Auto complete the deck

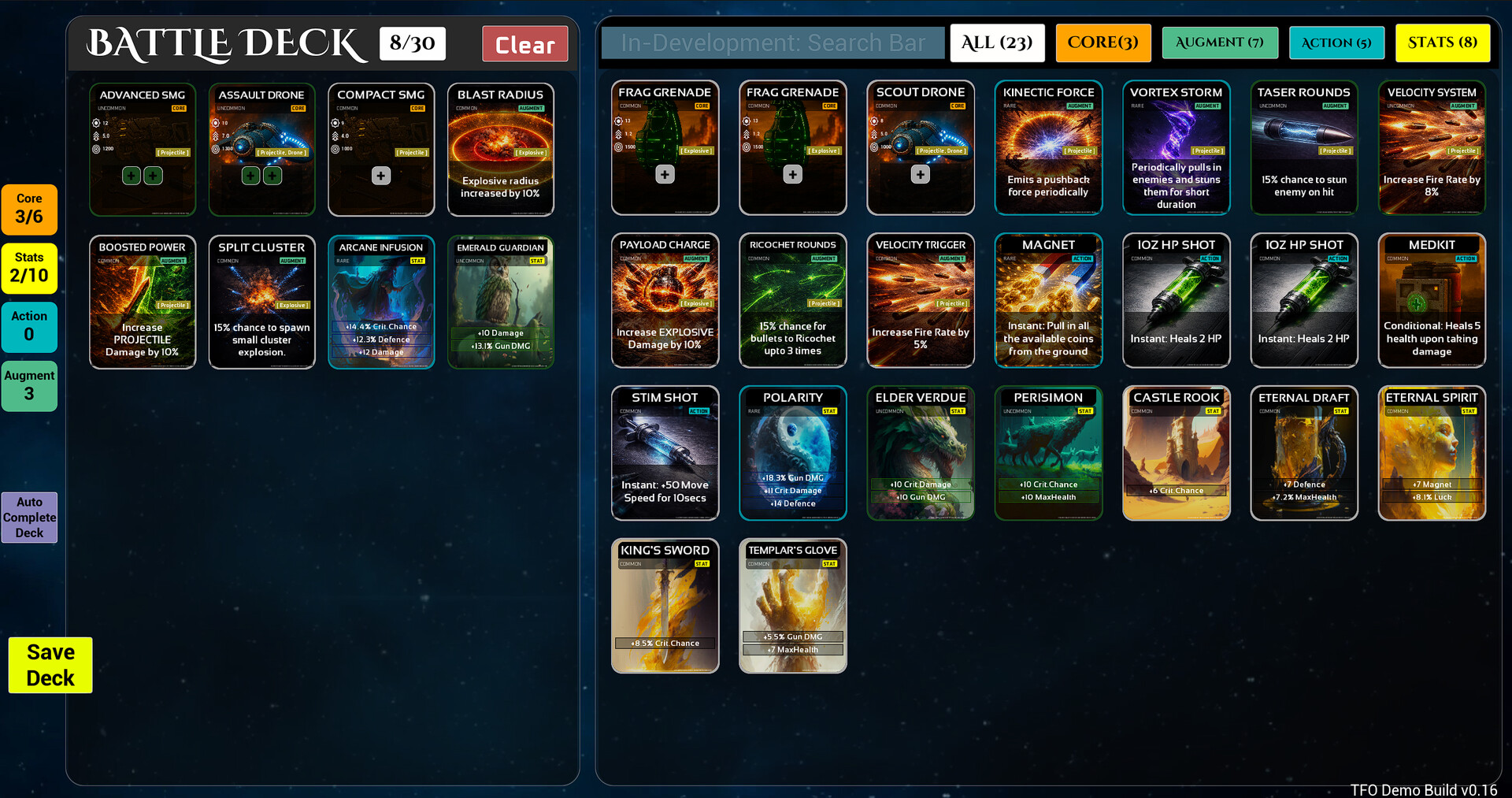tap(29, 518)
